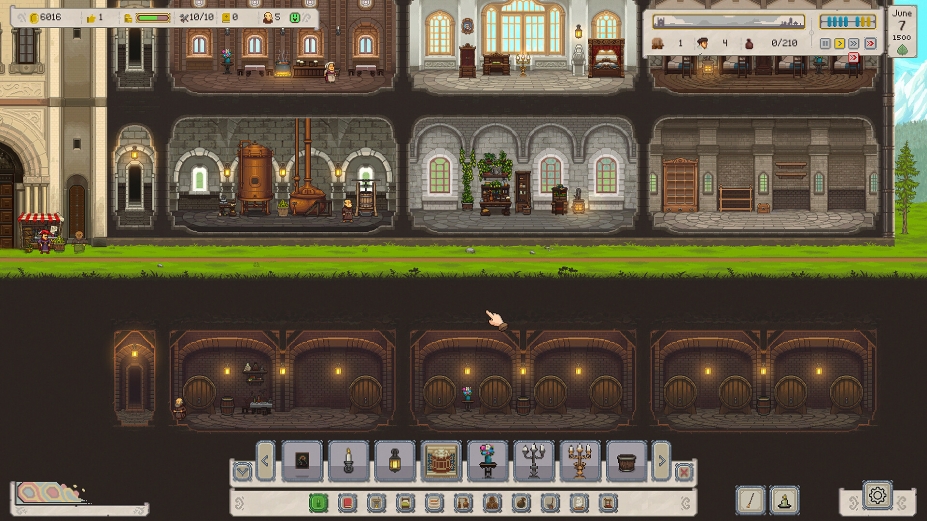This screenshot has width=927, height=521.
Task: Choose the hanging lantern item
Action: coord(395,461)
